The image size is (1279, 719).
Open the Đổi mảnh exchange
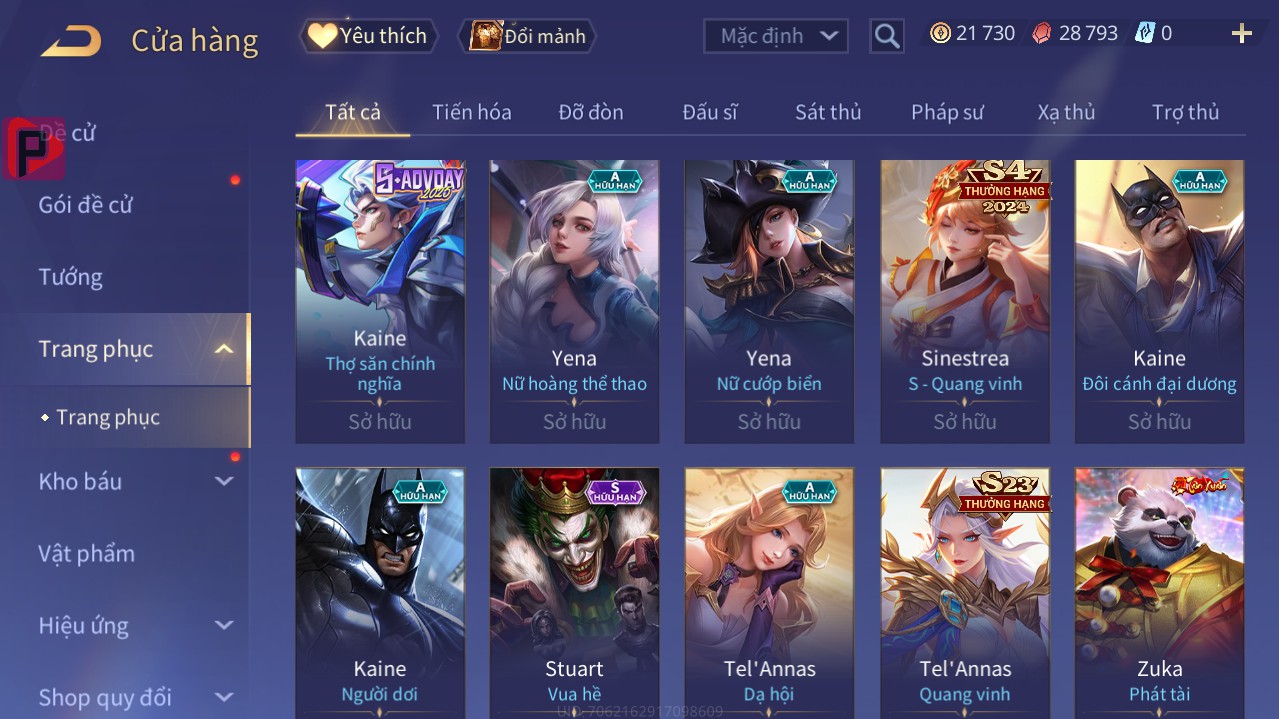coord(527,36)
